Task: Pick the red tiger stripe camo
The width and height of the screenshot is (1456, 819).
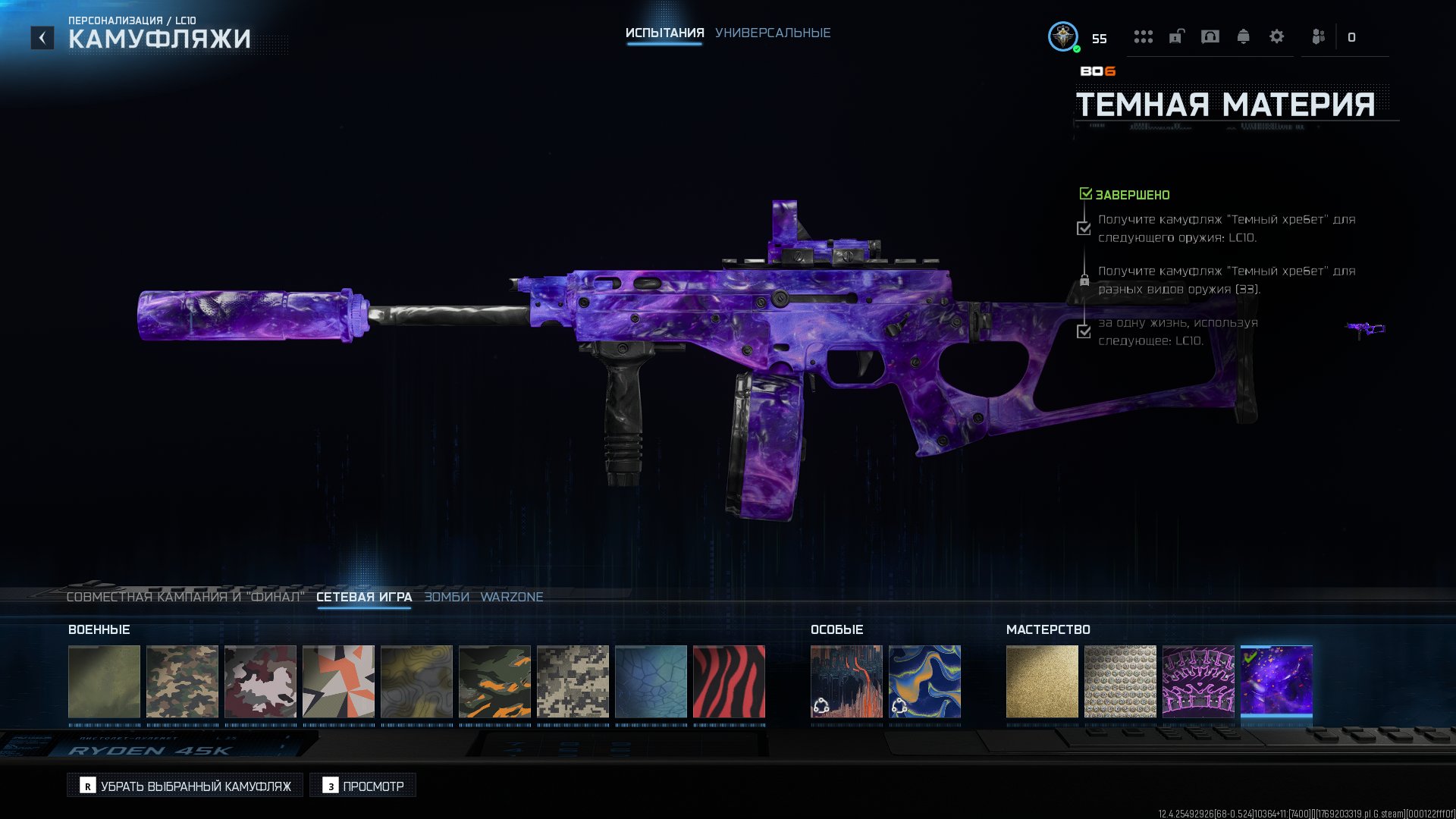Action: click(729, 681)
